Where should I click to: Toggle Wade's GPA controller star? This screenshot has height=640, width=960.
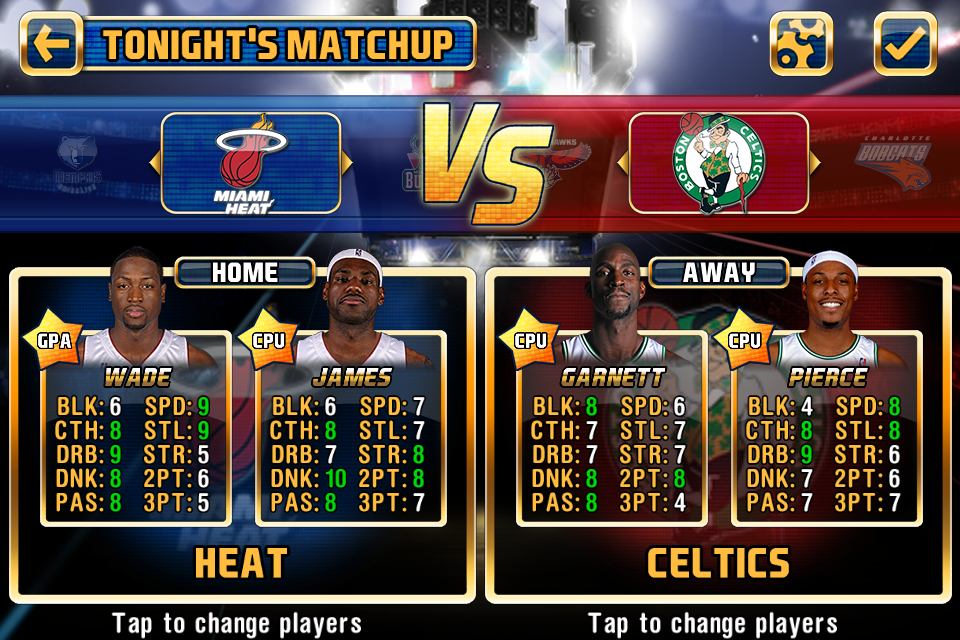54,340
